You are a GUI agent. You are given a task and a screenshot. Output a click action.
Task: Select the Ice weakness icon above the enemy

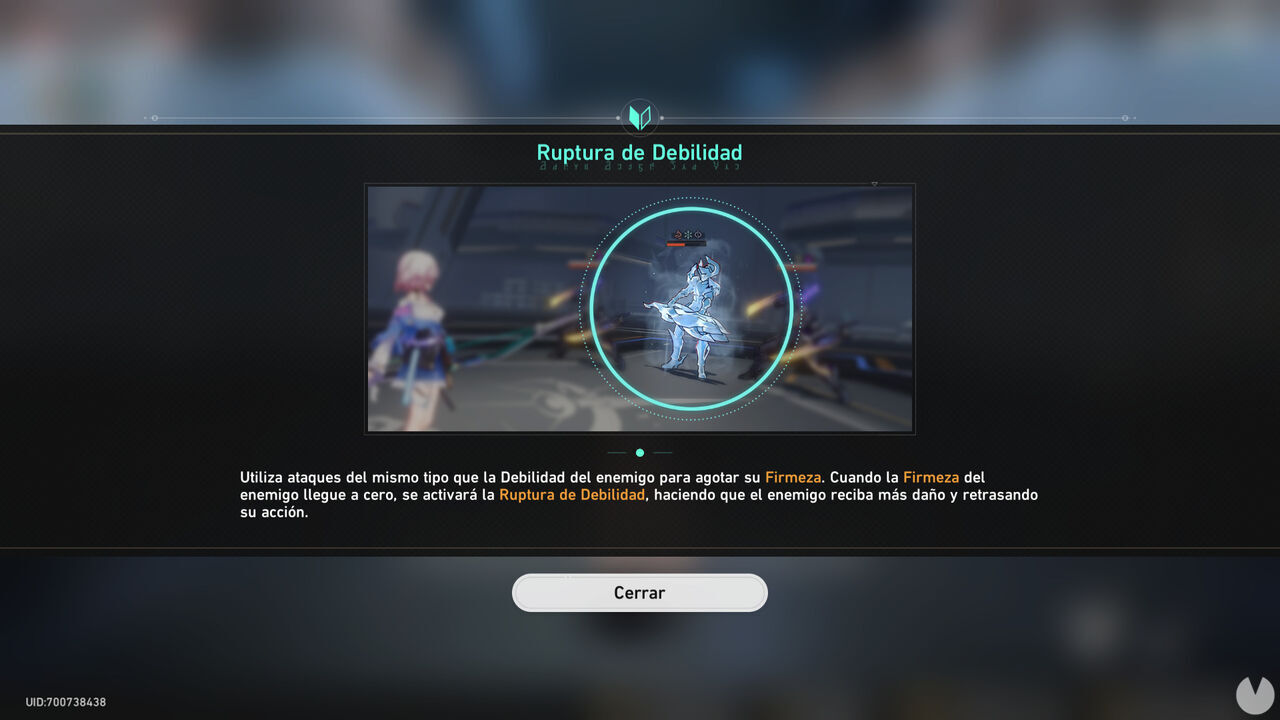click(x=688, y=234)
